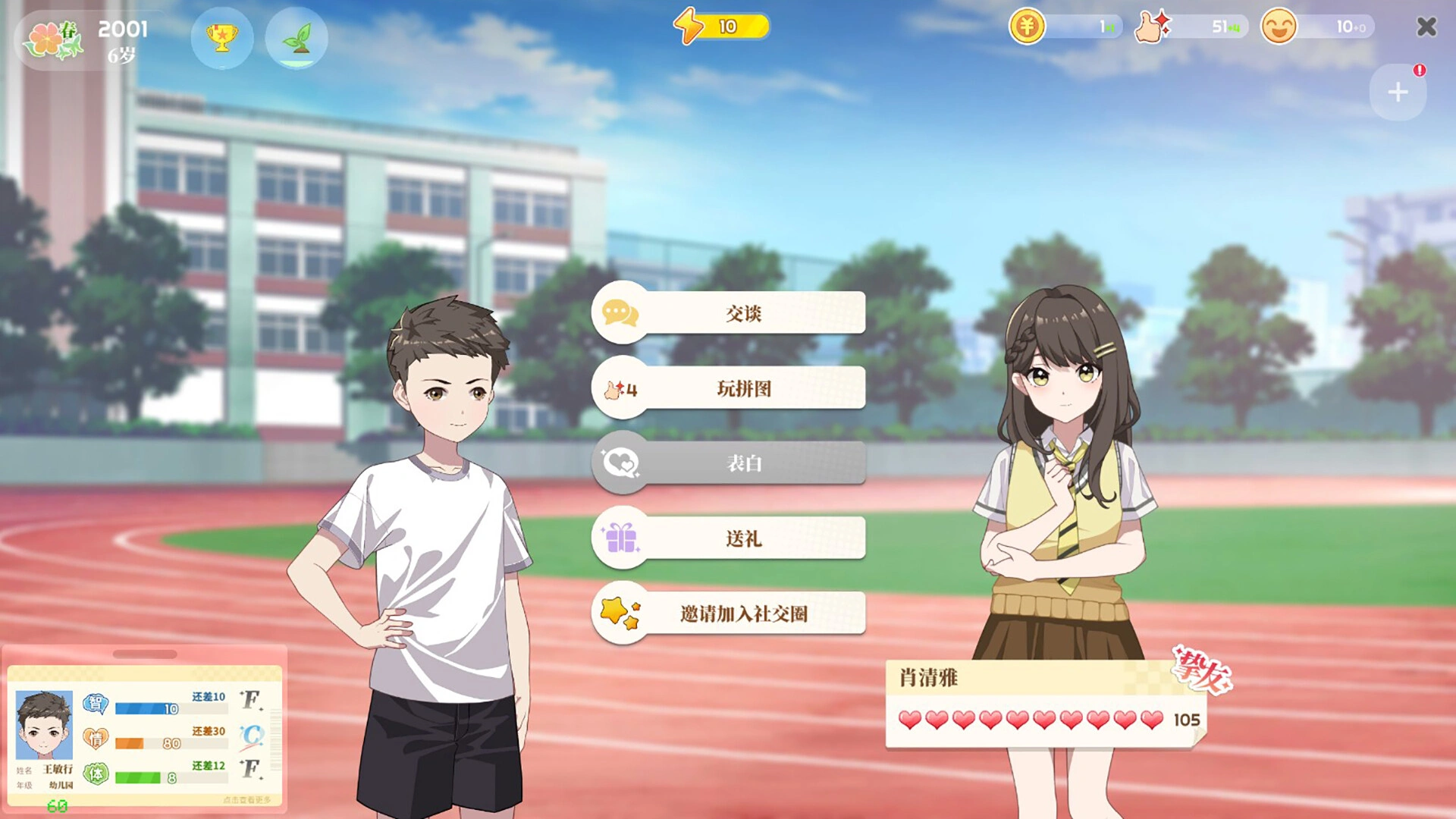Select the chat bubble icon beside 交谈
The height and width of the screenshot is (819, 1456).
point(620,313)
